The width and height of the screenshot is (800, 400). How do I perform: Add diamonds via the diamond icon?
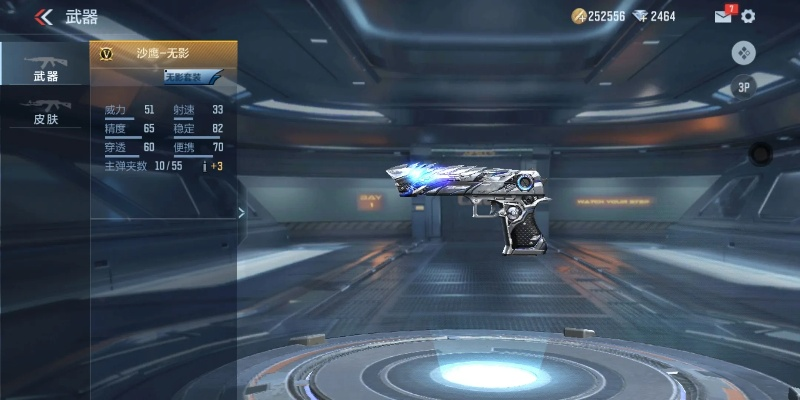[x=641, y=17]
